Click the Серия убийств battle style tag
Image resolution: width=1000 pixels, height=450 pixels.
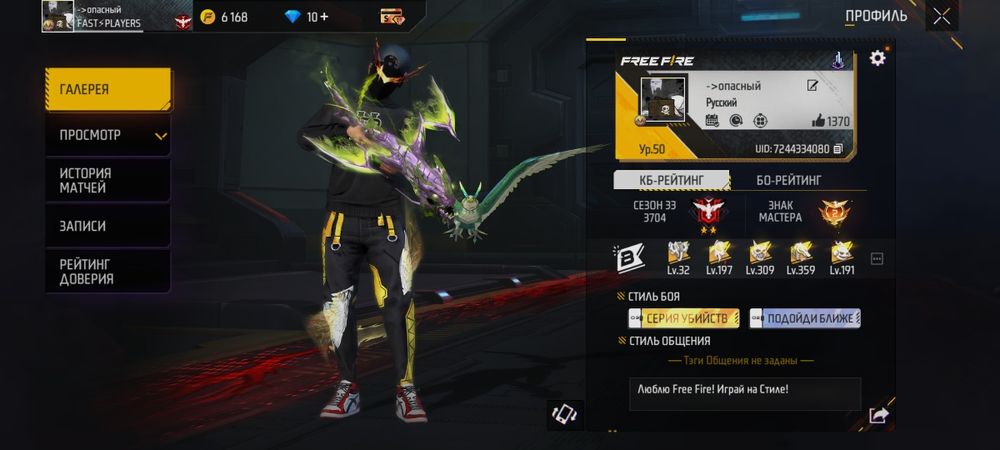[x=684, y=318]
